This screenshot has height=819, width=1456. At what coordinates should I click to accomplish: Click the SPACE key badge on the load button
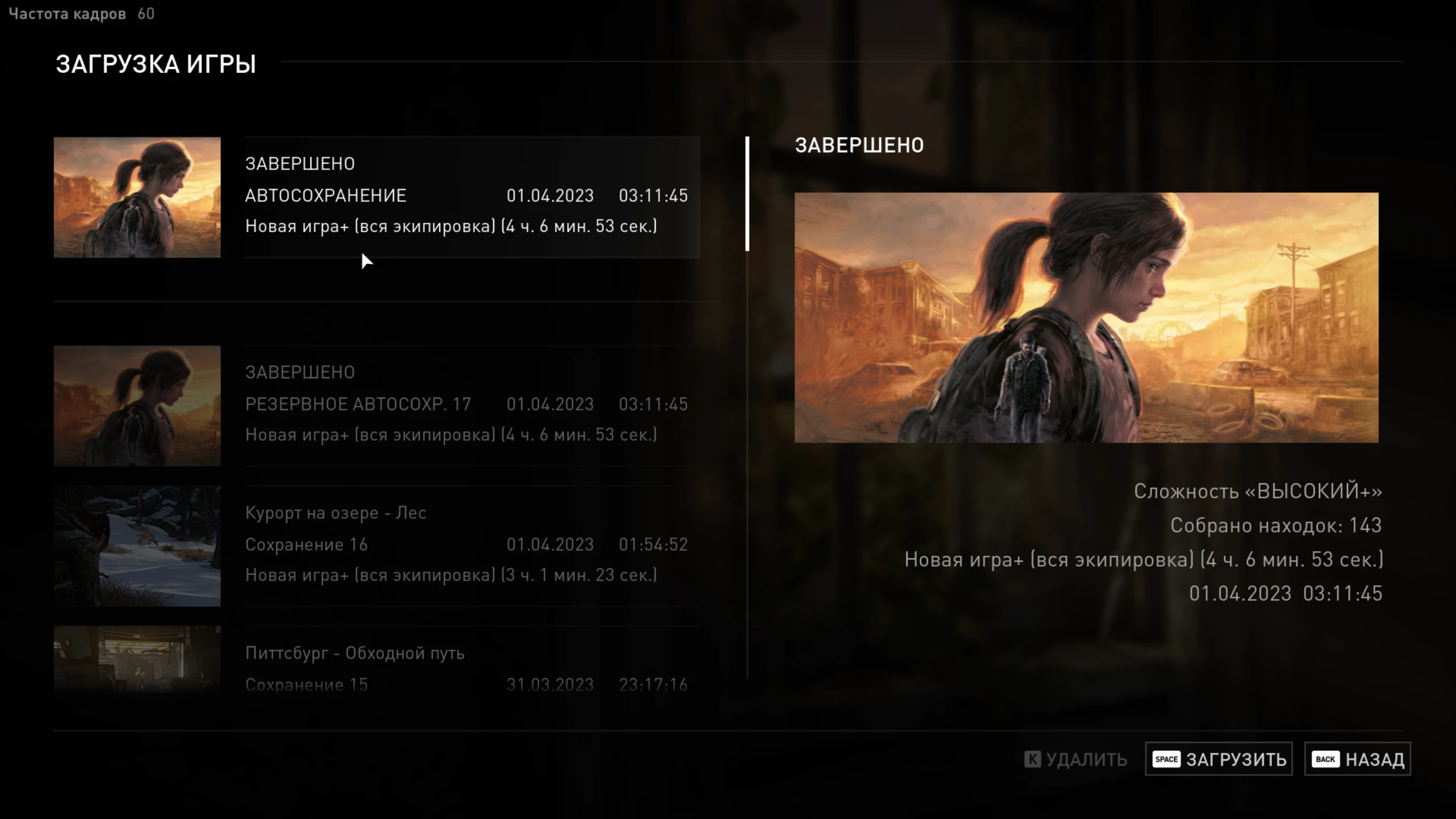pyautogui.click(x=1167, y=759)
